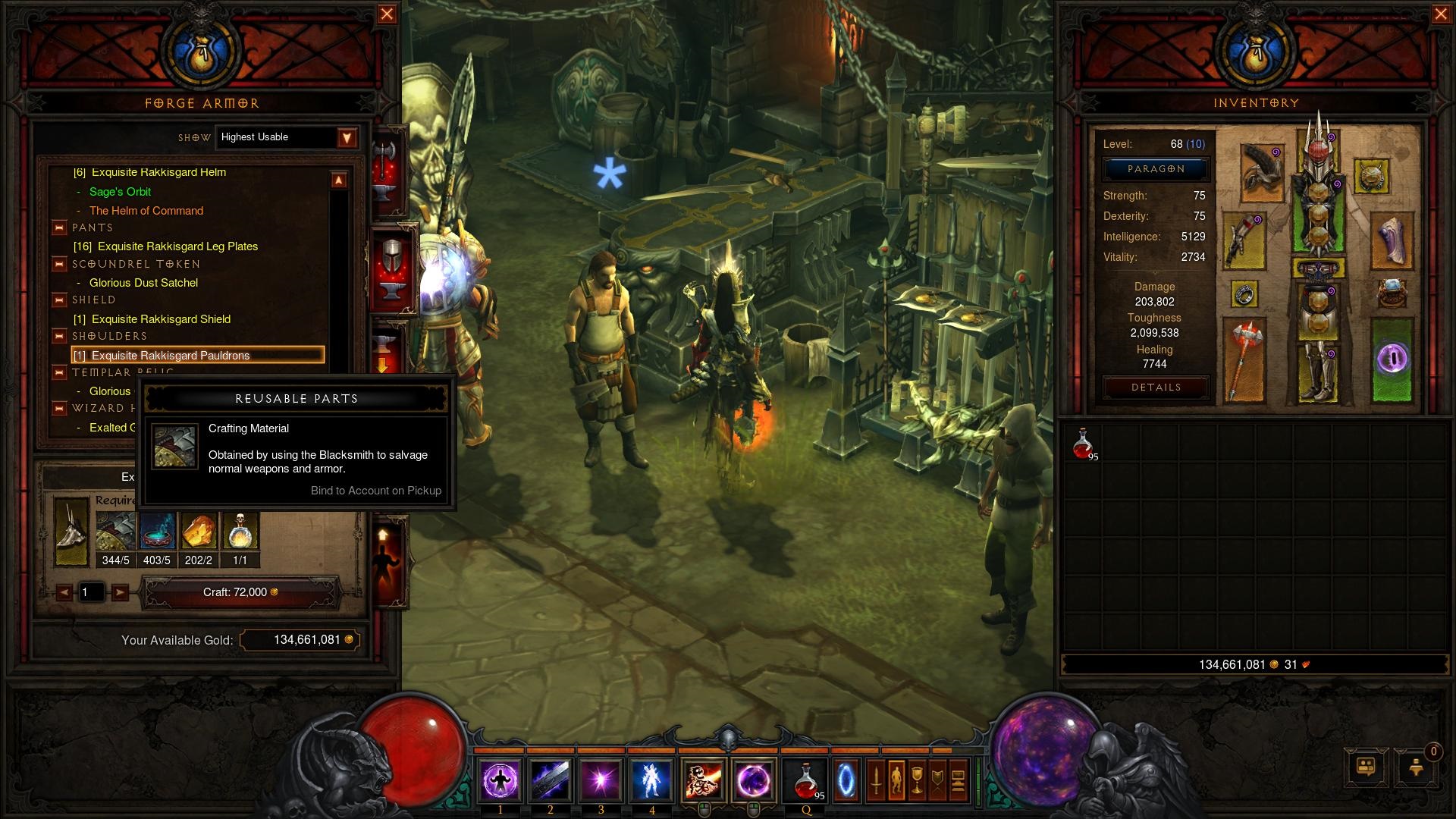Select Exquisite Rakkisgard Shield recipe
1456x819 pixels.
pyautogui.click(x=161, y=319)
